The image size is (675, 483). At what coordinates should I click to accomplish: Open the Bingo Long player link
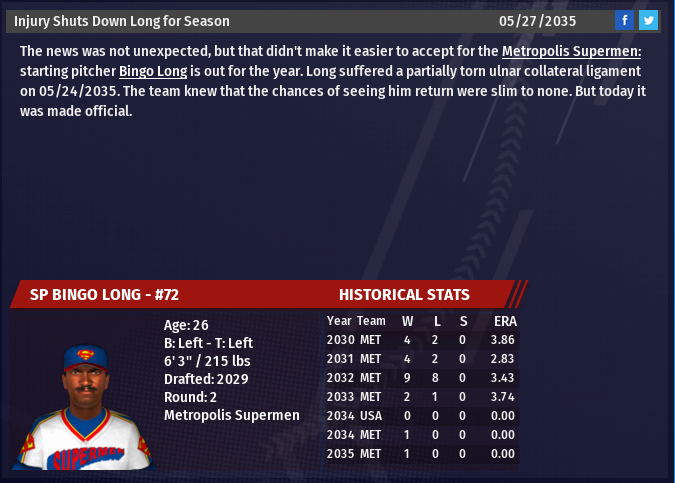click(153, 71)
